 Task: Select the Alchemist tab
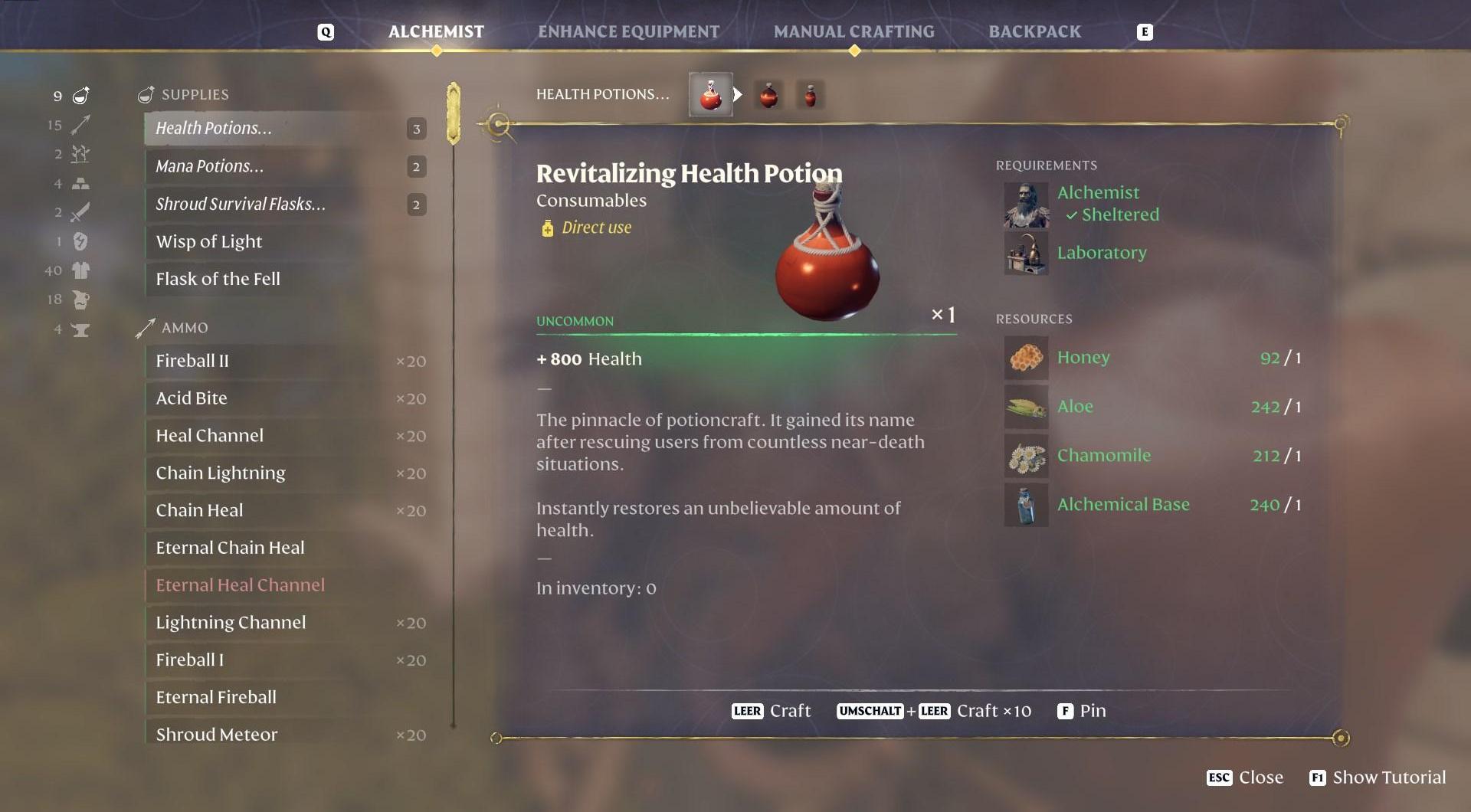click(436, 31)
